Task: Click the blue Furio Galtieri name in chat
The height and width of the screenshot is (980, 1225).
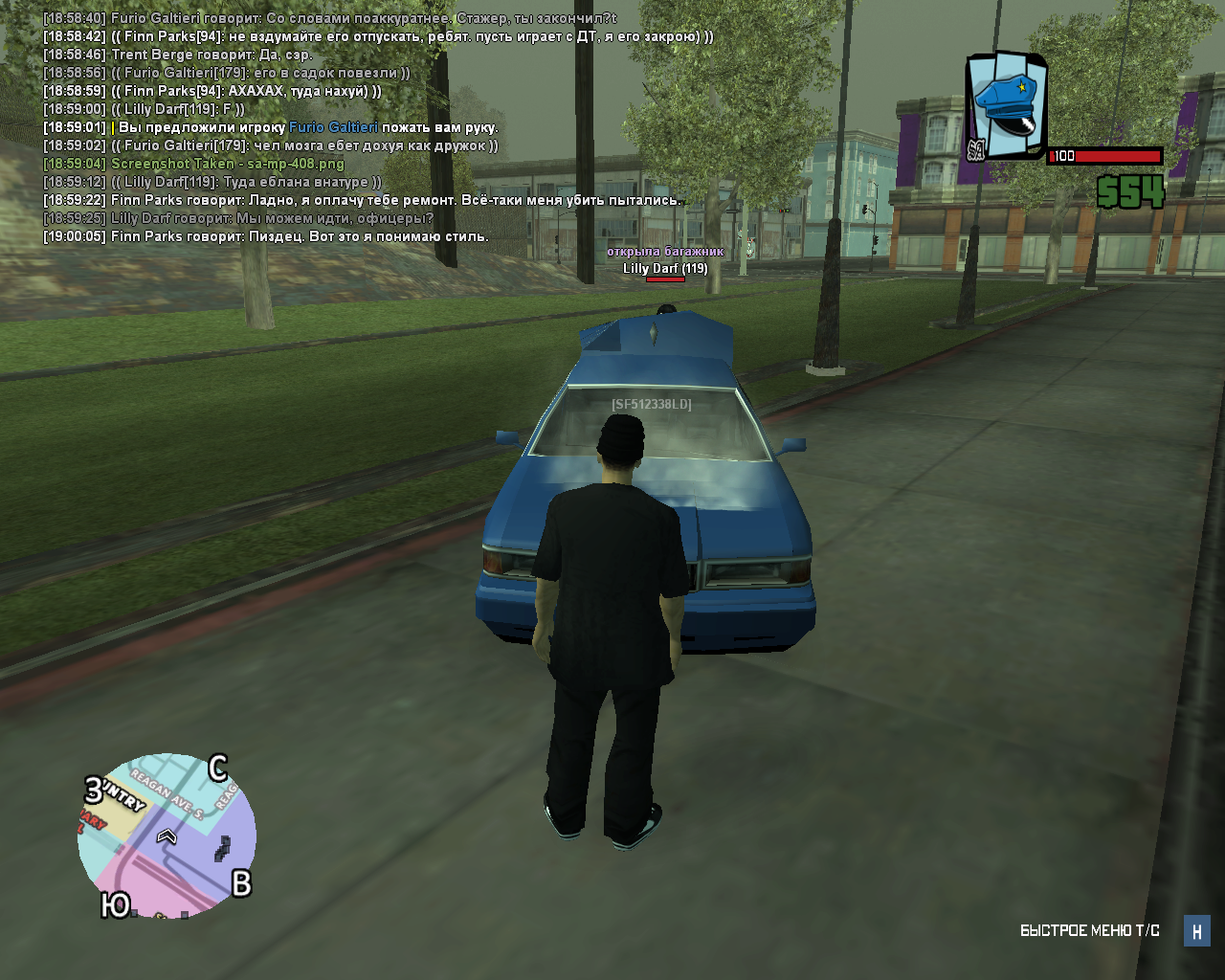Action: pyautogui.click(x=333, y=127)
